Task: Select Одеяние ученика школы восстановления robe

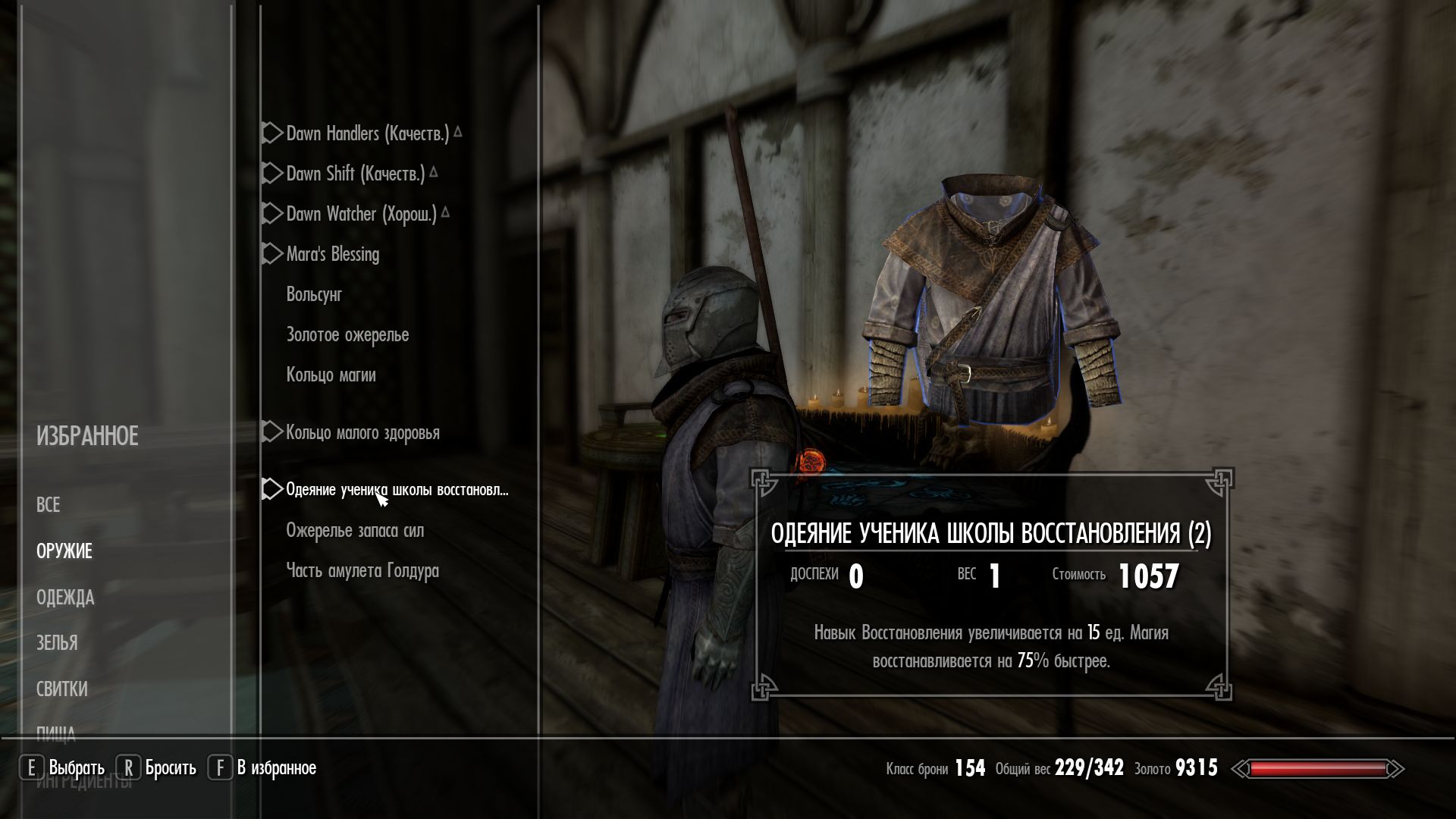Action: 397,490
